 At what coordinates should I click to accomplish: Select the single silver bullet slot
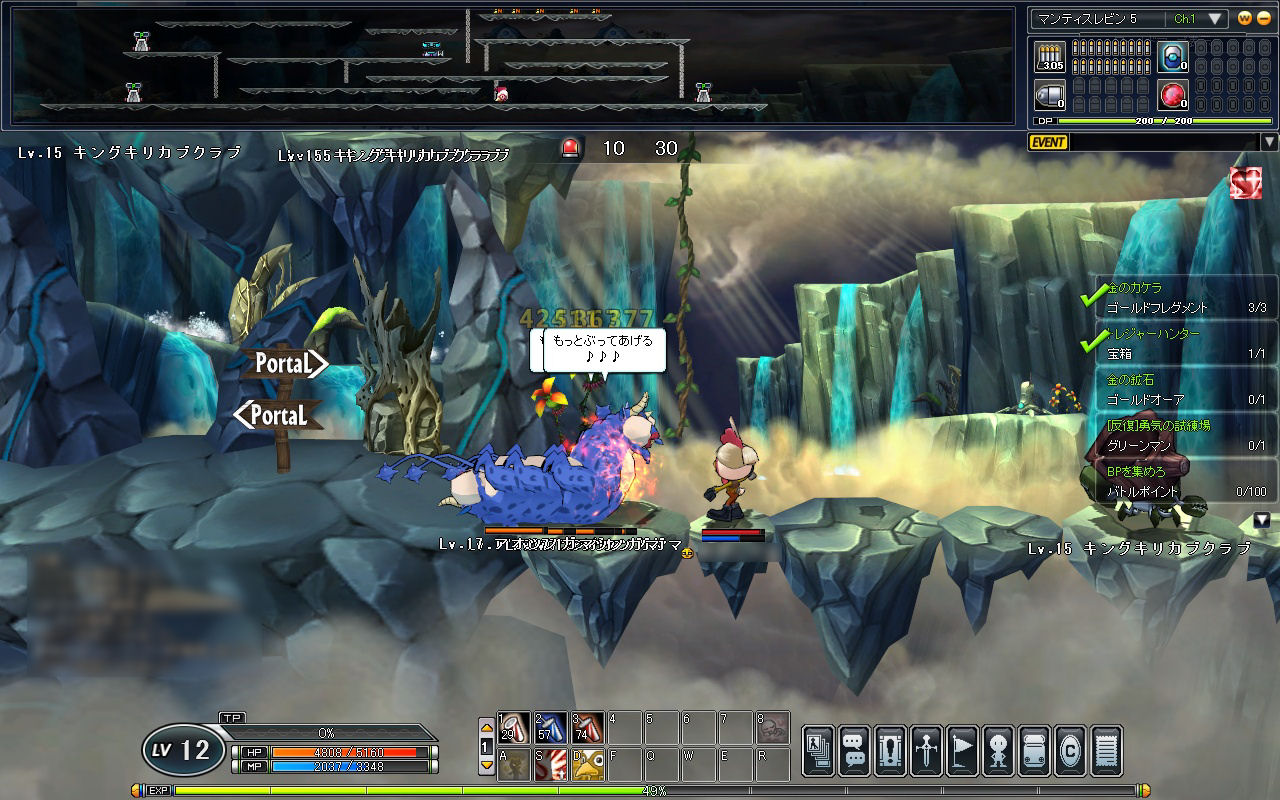click(1049, 96)
